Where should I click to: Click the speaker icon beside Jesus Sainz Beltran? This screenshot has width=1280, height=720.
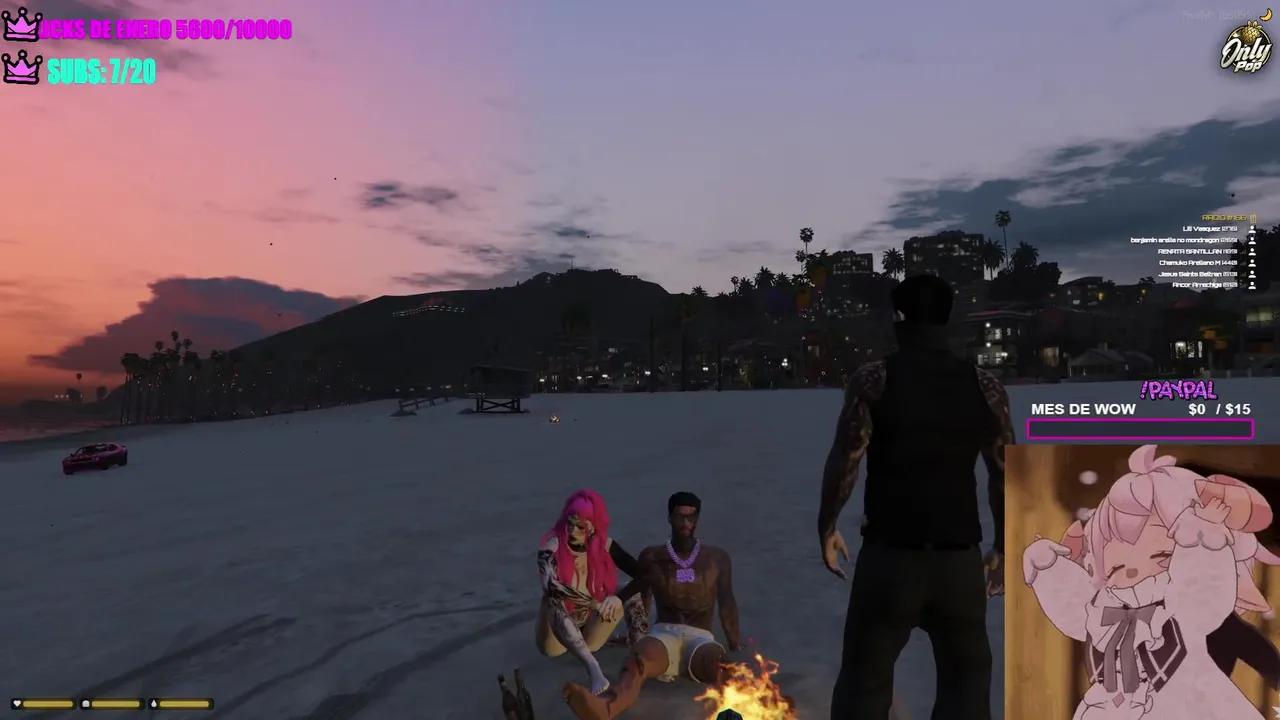pyautogui.click(x=1253, y=274)
